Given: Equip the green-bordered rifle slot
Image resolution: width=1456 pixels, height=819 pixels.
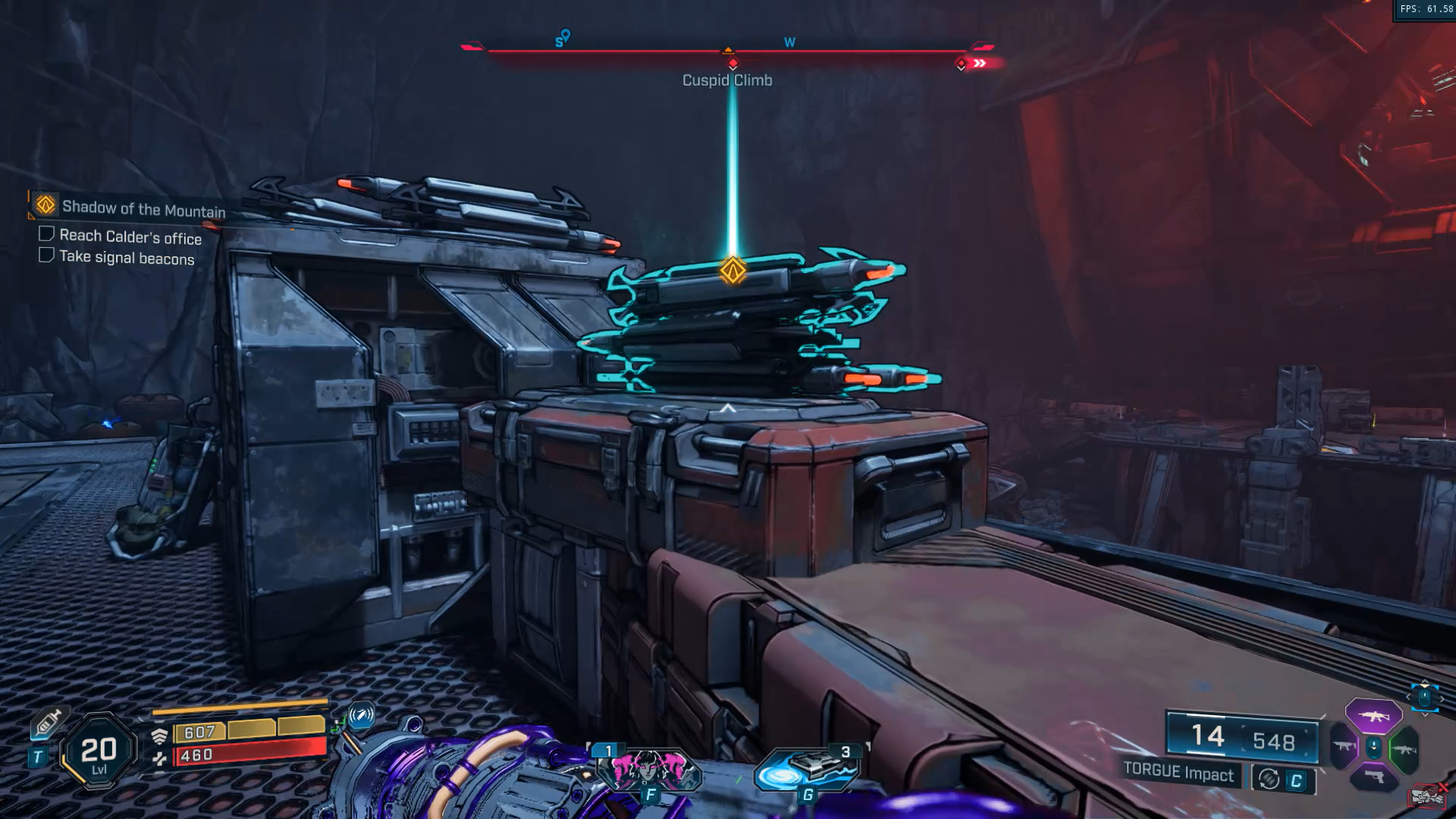Looking at the screenshot, I should point(1404,749).
